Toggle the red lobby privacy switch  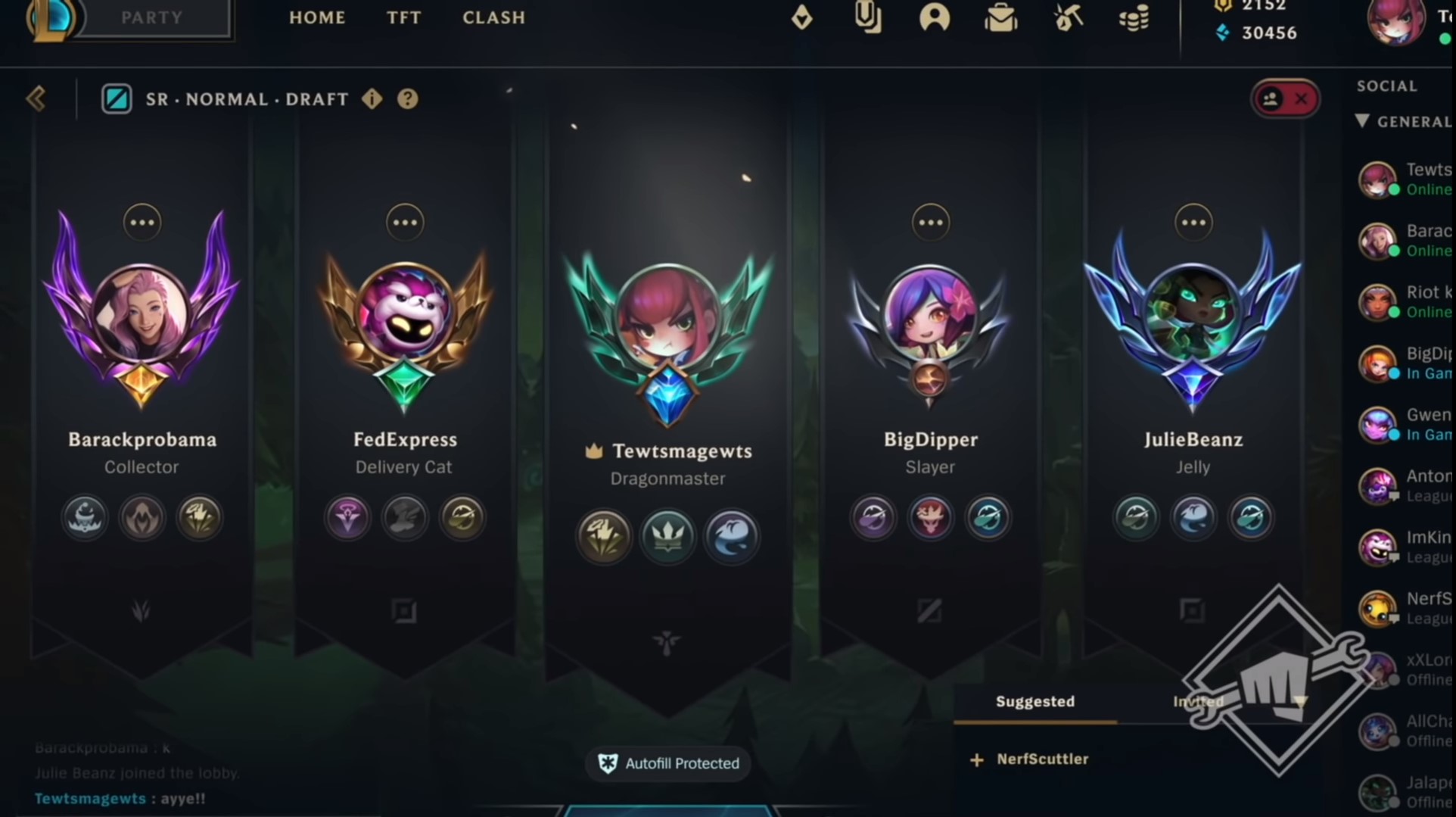click(x=1284, y=98)
